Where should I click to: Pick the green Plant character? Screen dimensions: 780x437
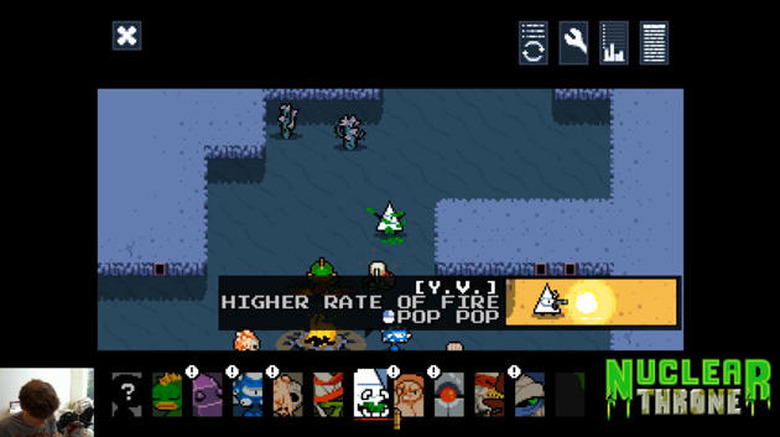point(328,392)
